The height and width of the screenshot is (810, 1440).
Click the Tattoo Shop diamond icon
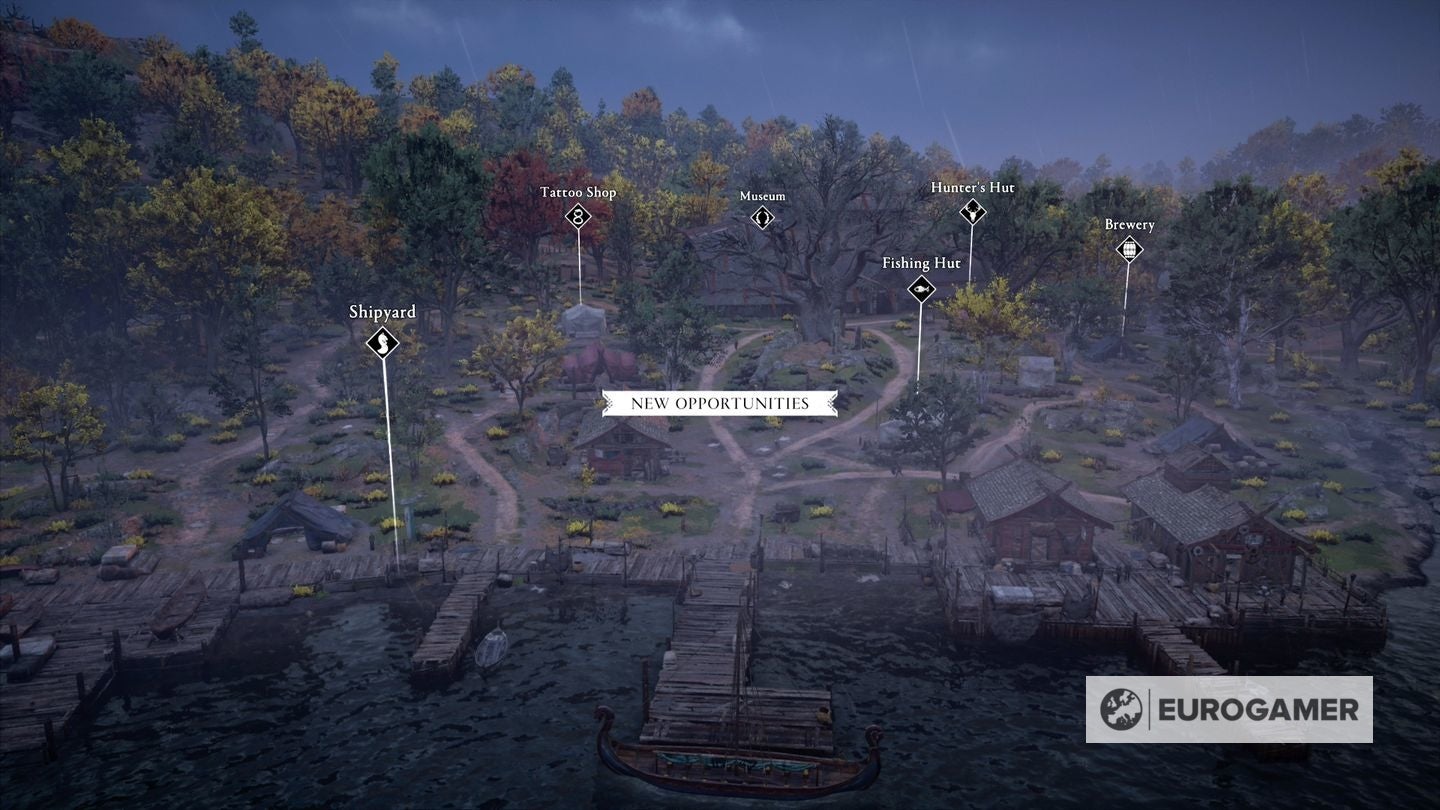click(x=578, y=214)
